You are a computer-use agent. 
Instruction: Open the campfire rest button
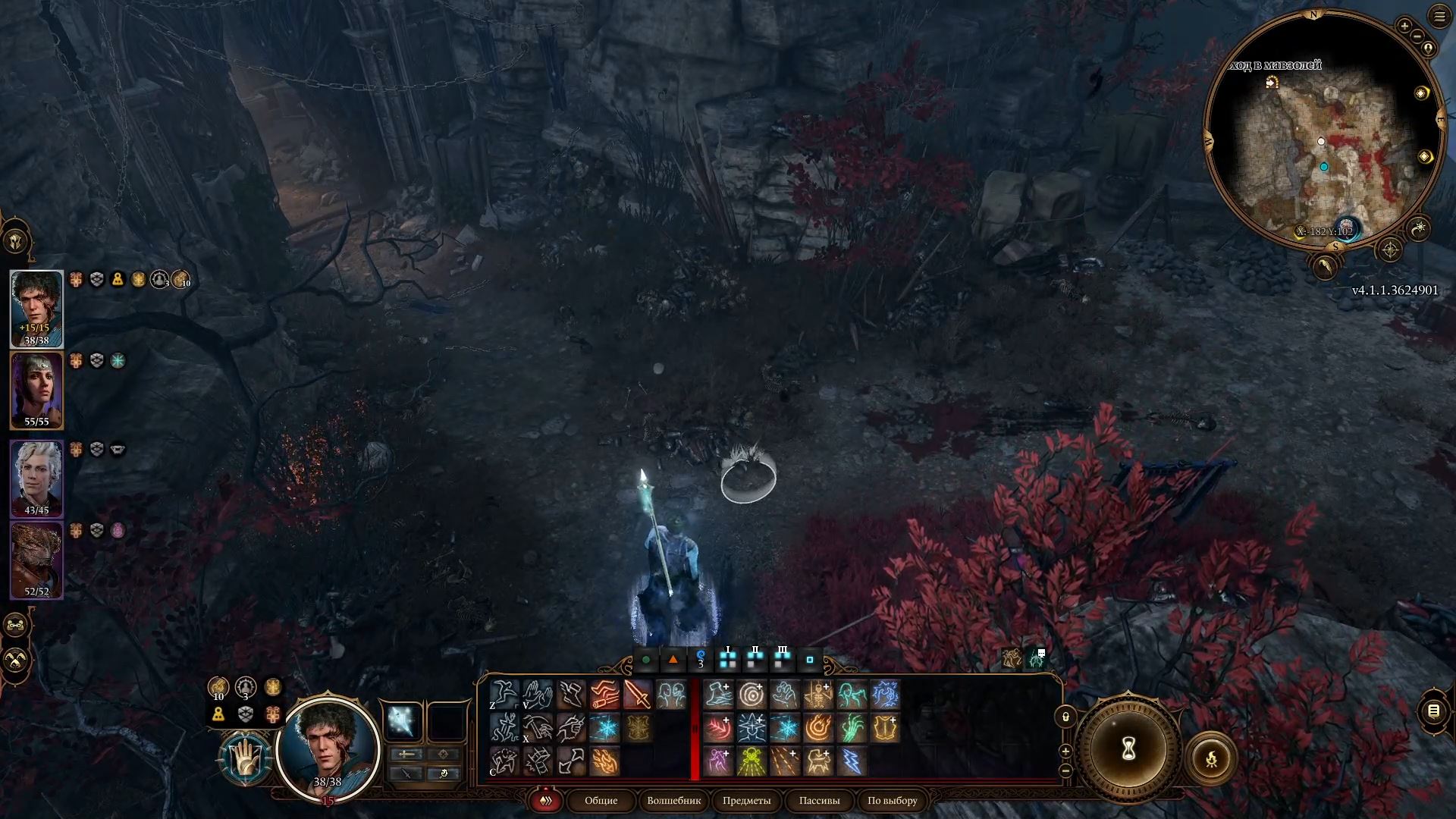(1211, 758)
